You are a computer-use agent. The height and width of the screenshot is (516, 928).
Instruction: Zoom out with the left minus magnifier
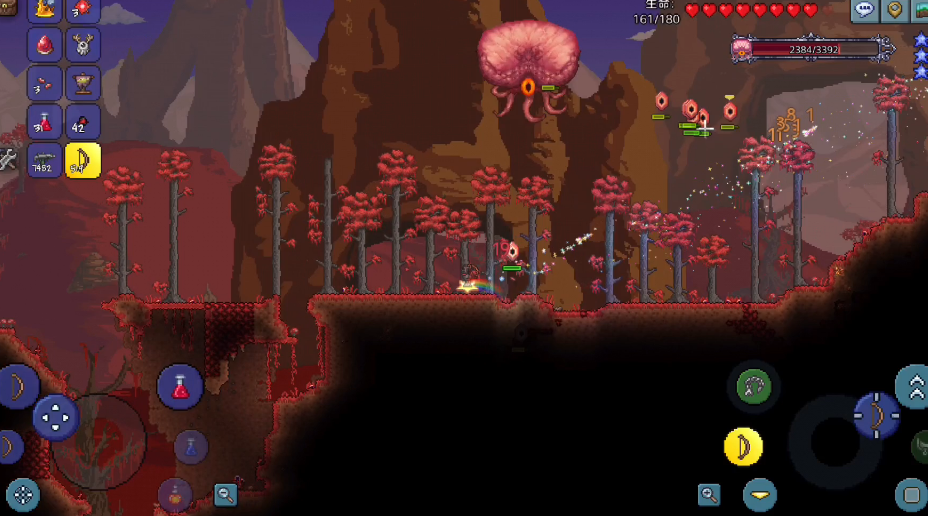coord(226,493)
